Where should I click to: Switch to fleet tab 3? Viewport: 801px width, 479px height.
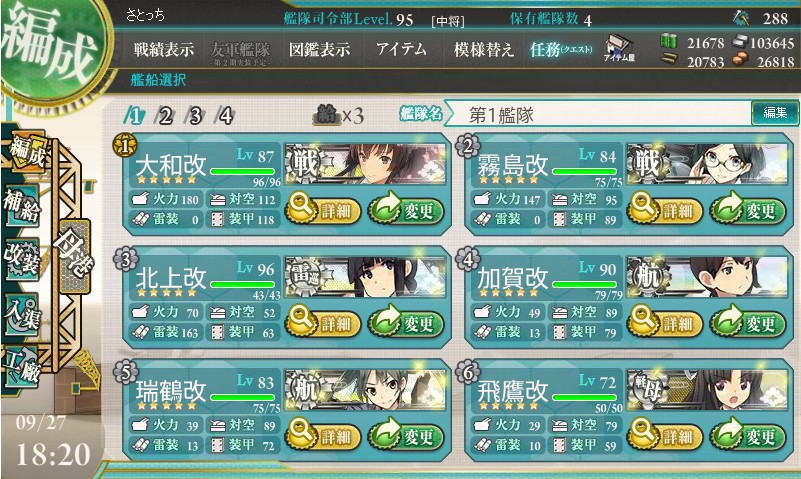pos(195,114)
